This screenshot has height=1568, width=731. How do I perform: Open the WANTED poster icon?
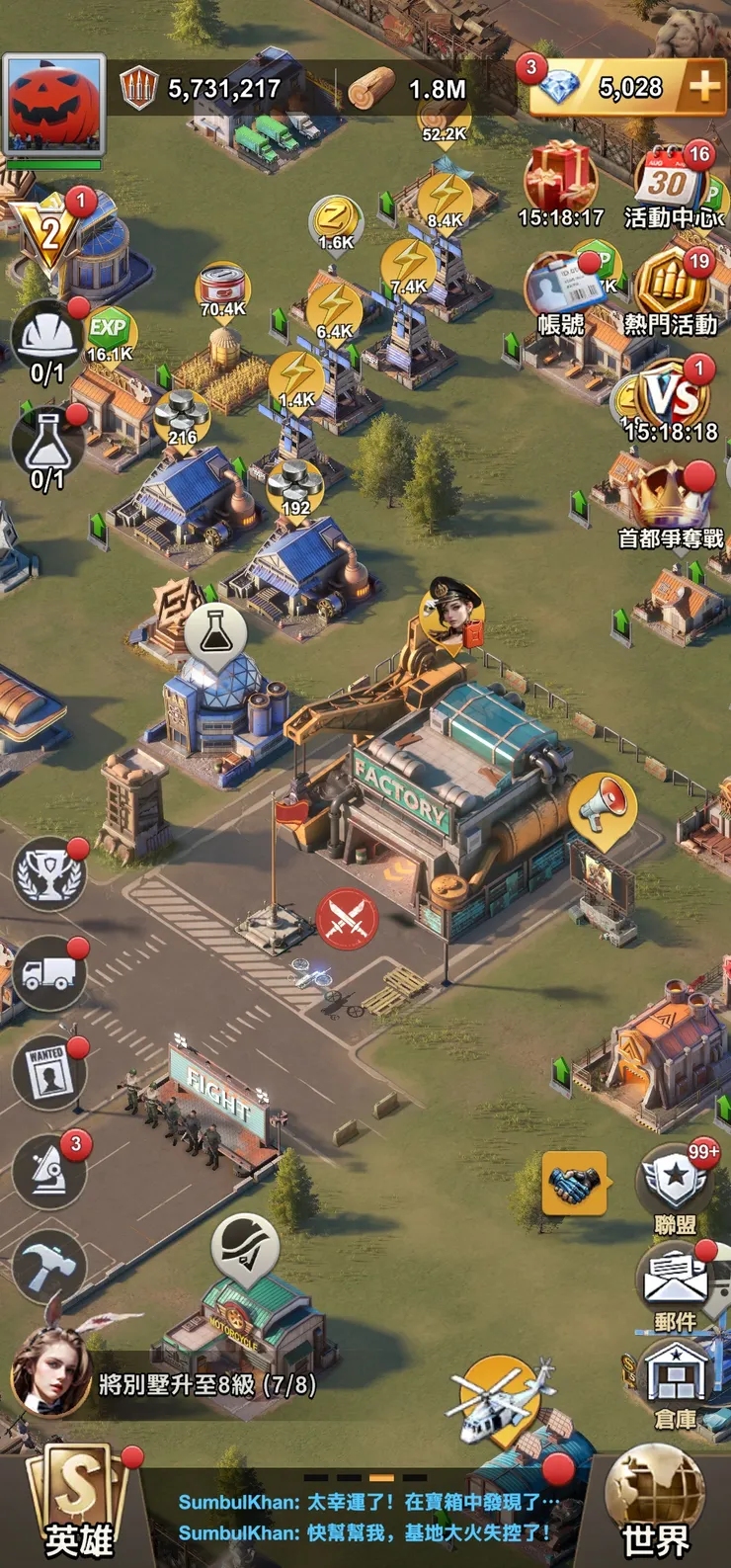click(x=47, y=1074)
